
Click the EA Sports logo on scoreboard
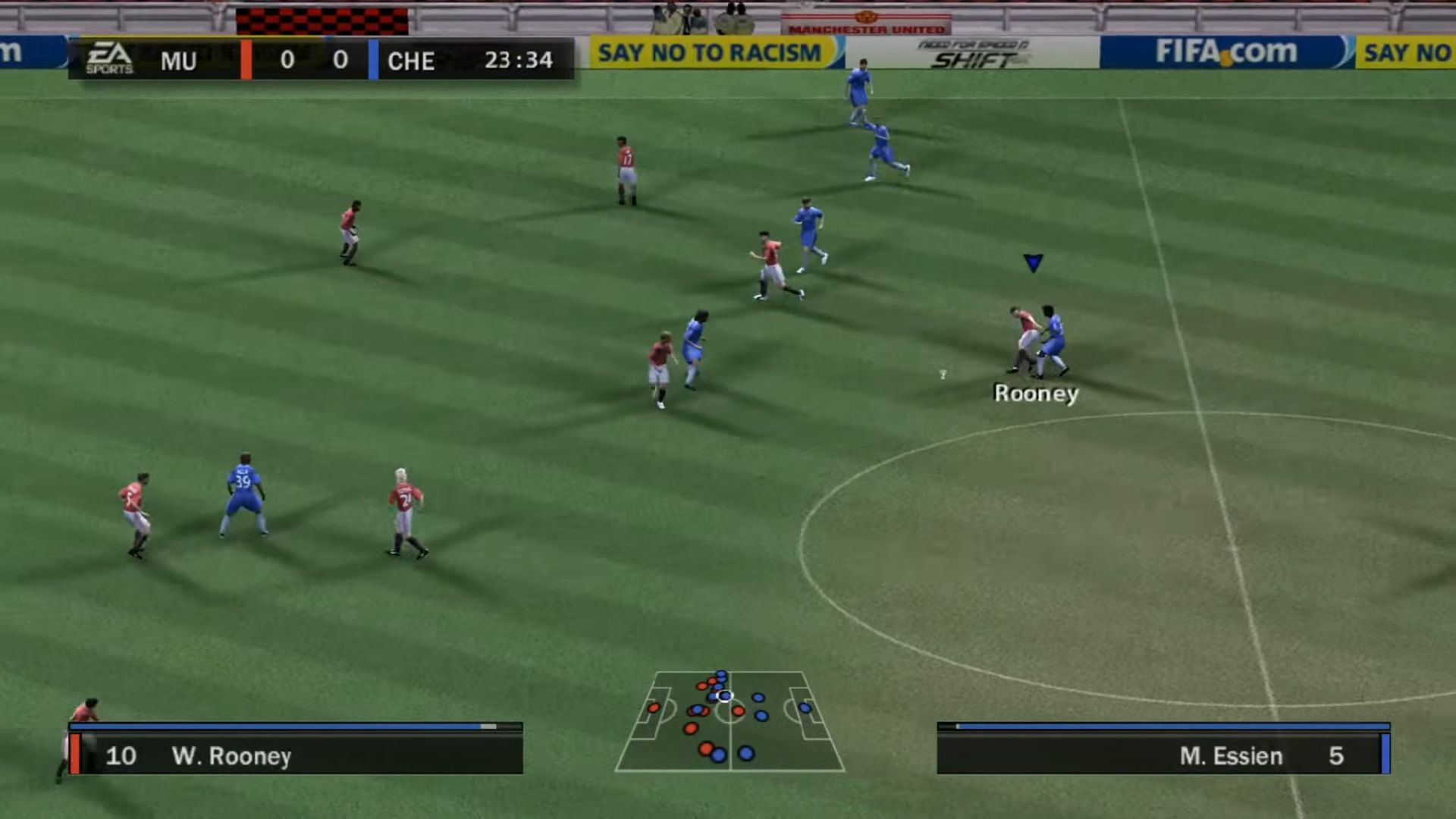coord(109,59)
